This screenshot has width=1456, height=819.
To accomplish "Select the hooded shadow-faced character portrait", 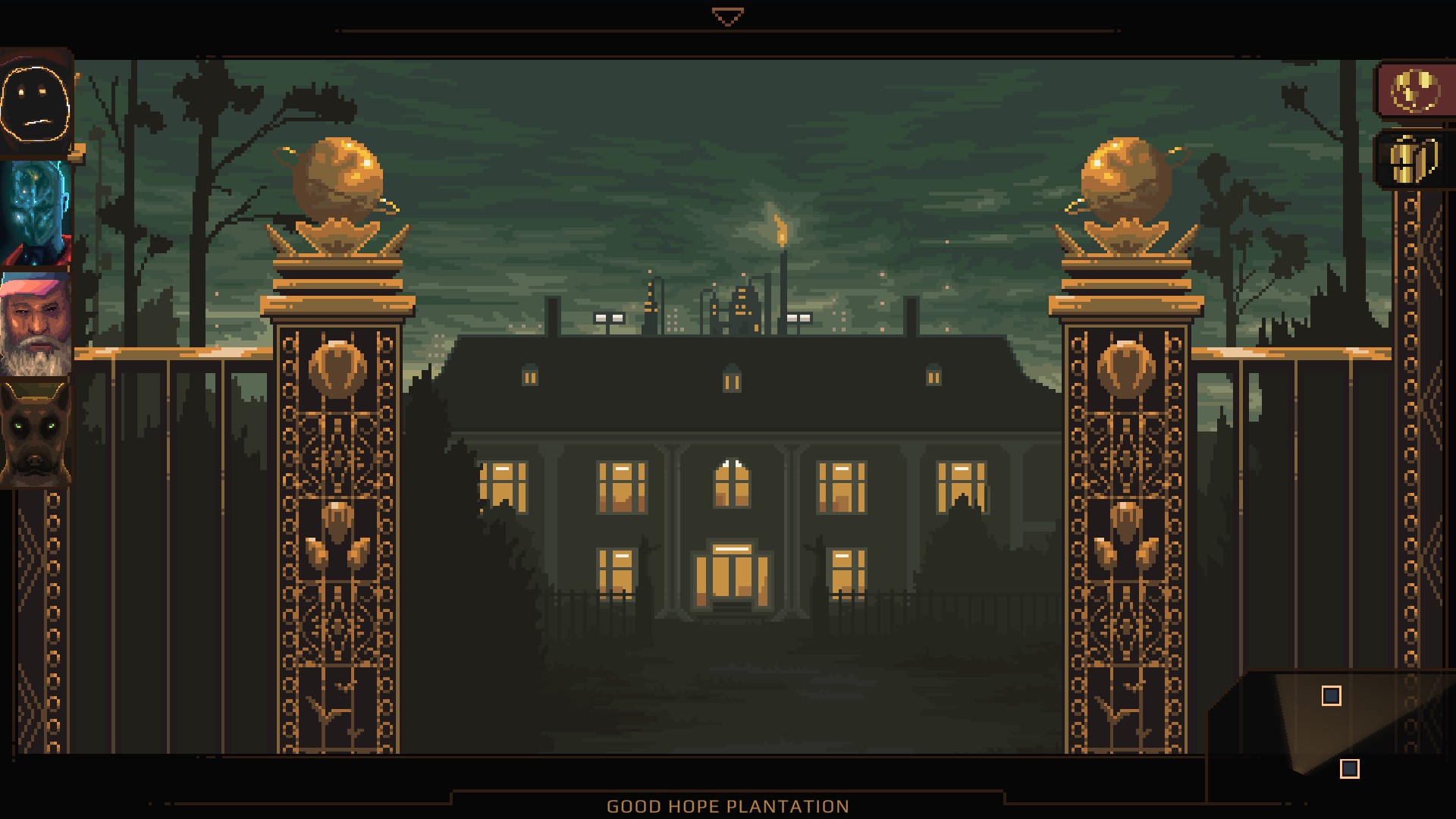I will (x=36, y=105).
